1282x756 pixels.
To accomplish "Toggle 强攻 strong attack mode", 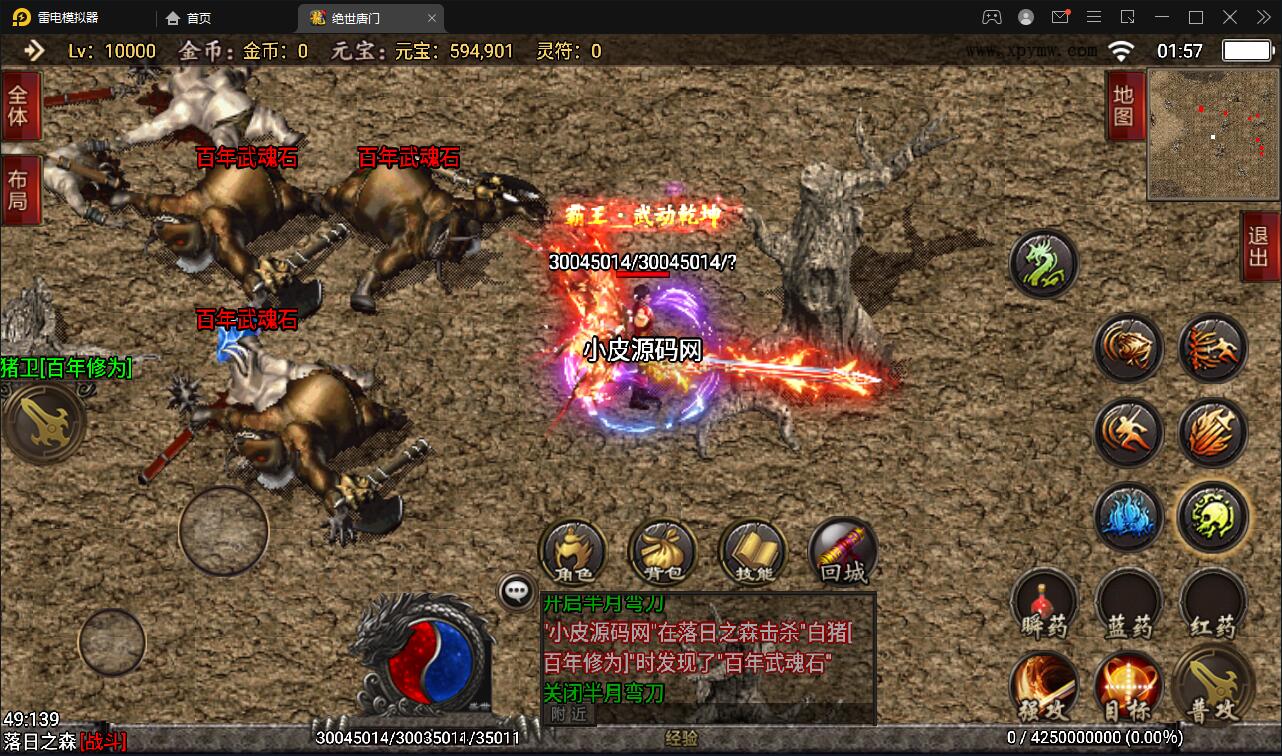I will [x=1045, y=688].
